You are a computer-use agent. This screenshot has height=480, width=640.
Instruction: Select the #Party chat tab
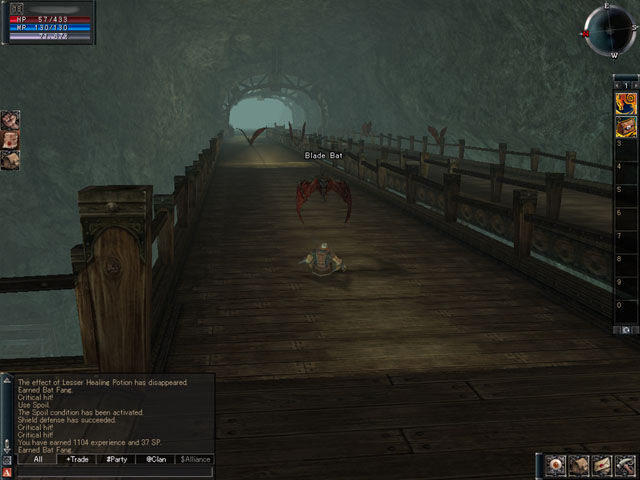pos(118,459)
